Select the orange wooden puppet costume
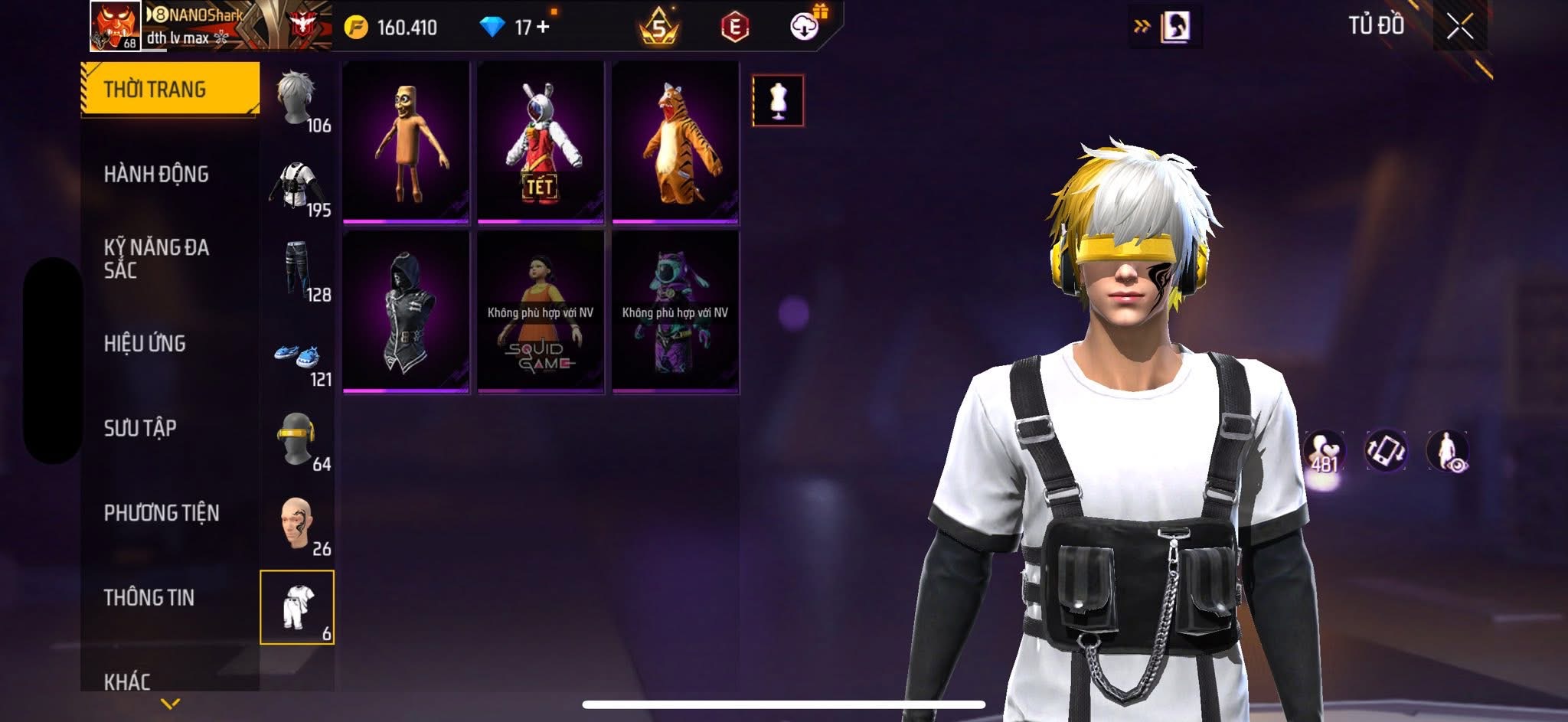Image resolution: width=1568 pixels, height=722 pixels. click(406, 142)
